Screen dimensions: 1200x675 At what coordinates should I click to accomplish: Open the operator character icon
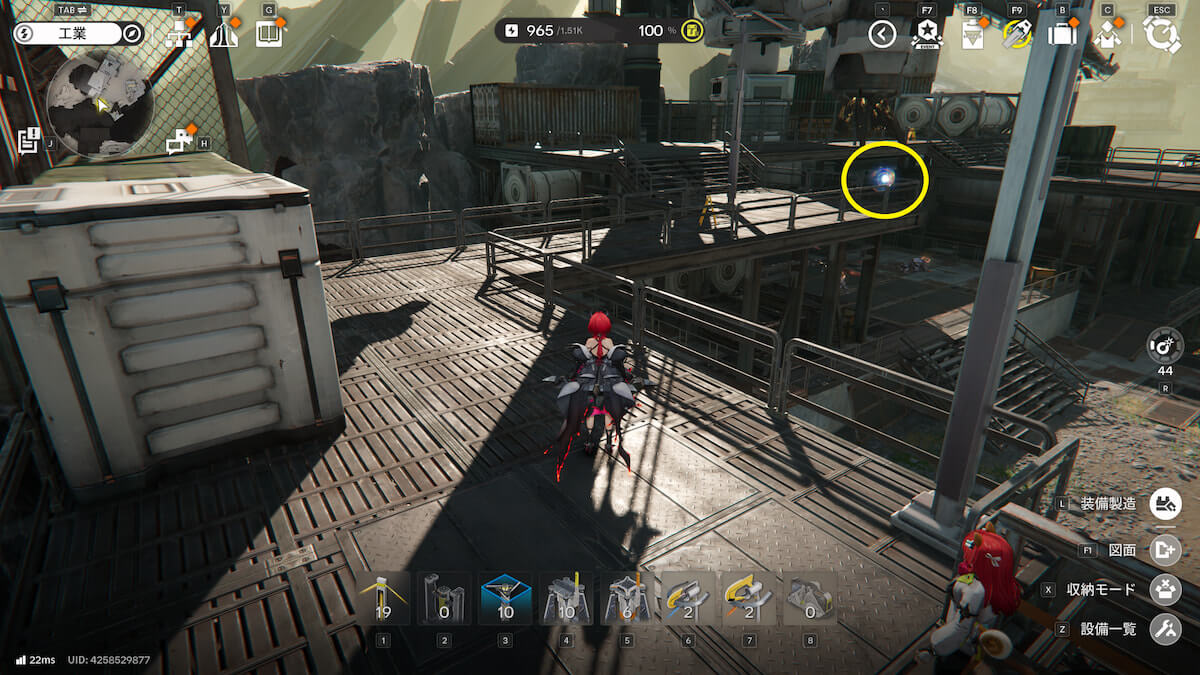[1107, 36]
